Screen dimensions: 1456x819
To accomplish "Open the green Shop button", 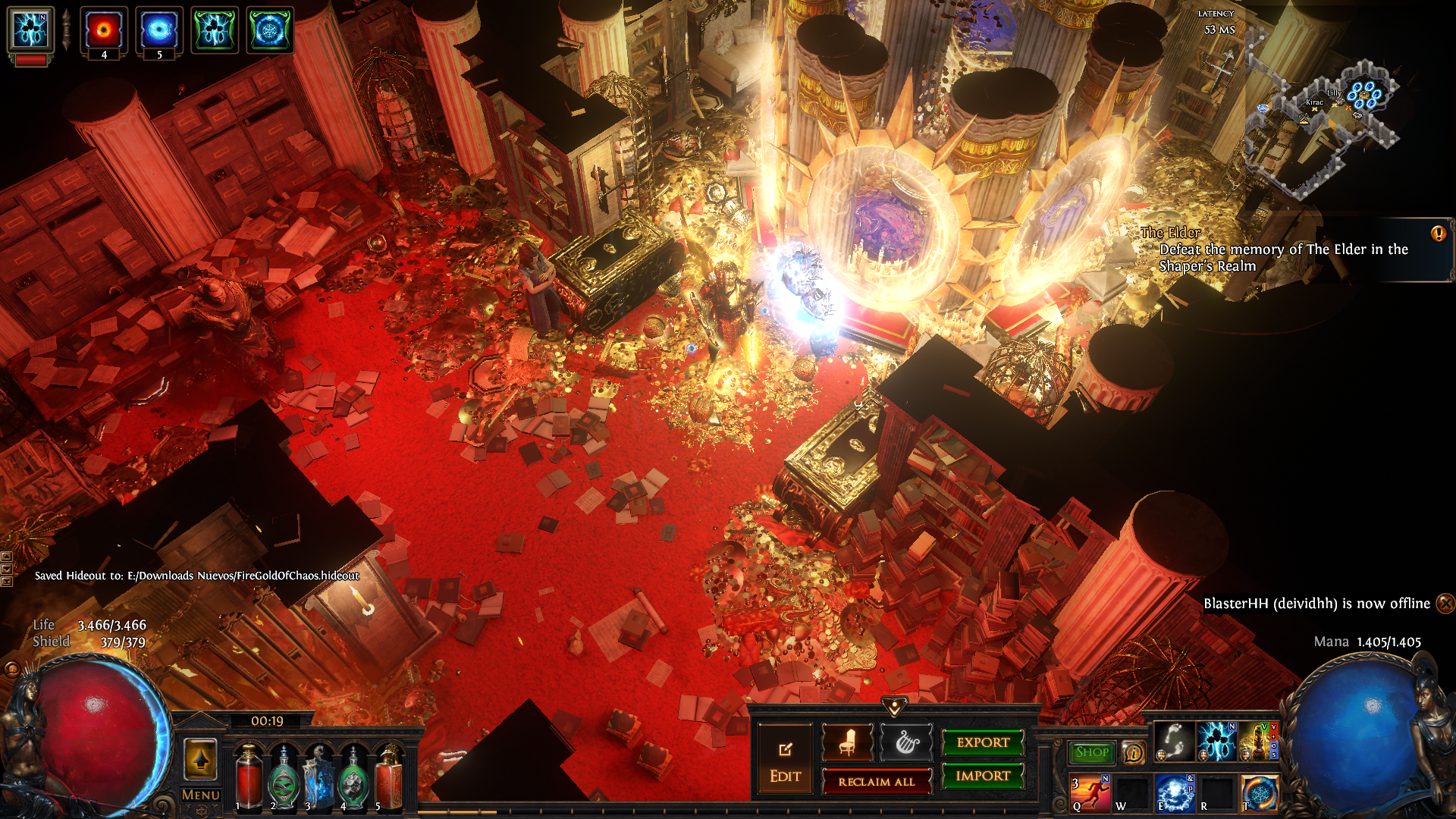I will pyautogui.click(x=1091, y=752).
